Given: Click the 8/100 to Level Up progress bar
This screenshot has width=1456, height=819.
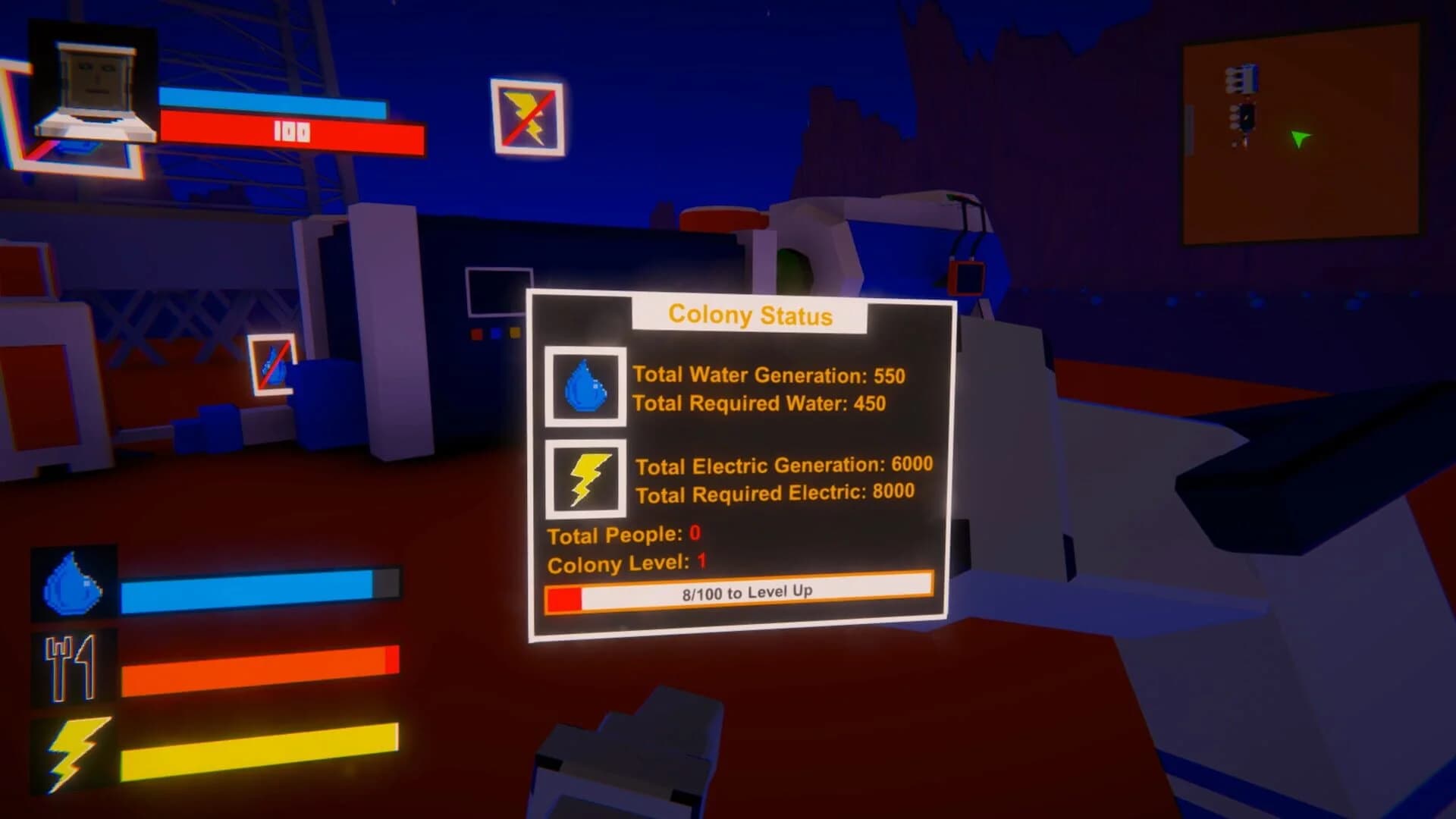Looking at the screenshot, I should click(x=740, y=593).
